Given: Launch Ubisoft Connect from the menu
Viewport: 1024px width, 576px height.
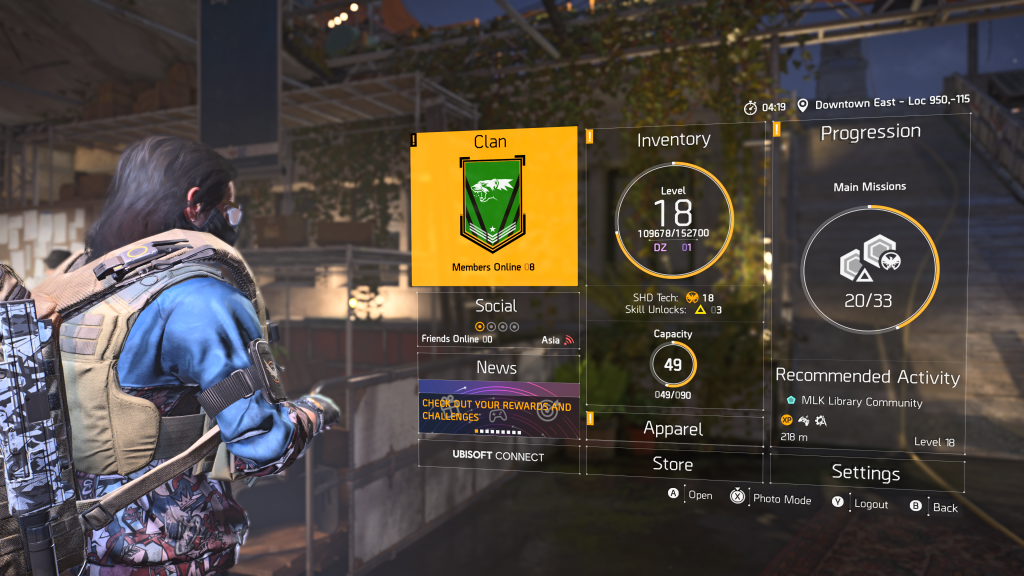Looking at the screenshot, I should 498,457.
